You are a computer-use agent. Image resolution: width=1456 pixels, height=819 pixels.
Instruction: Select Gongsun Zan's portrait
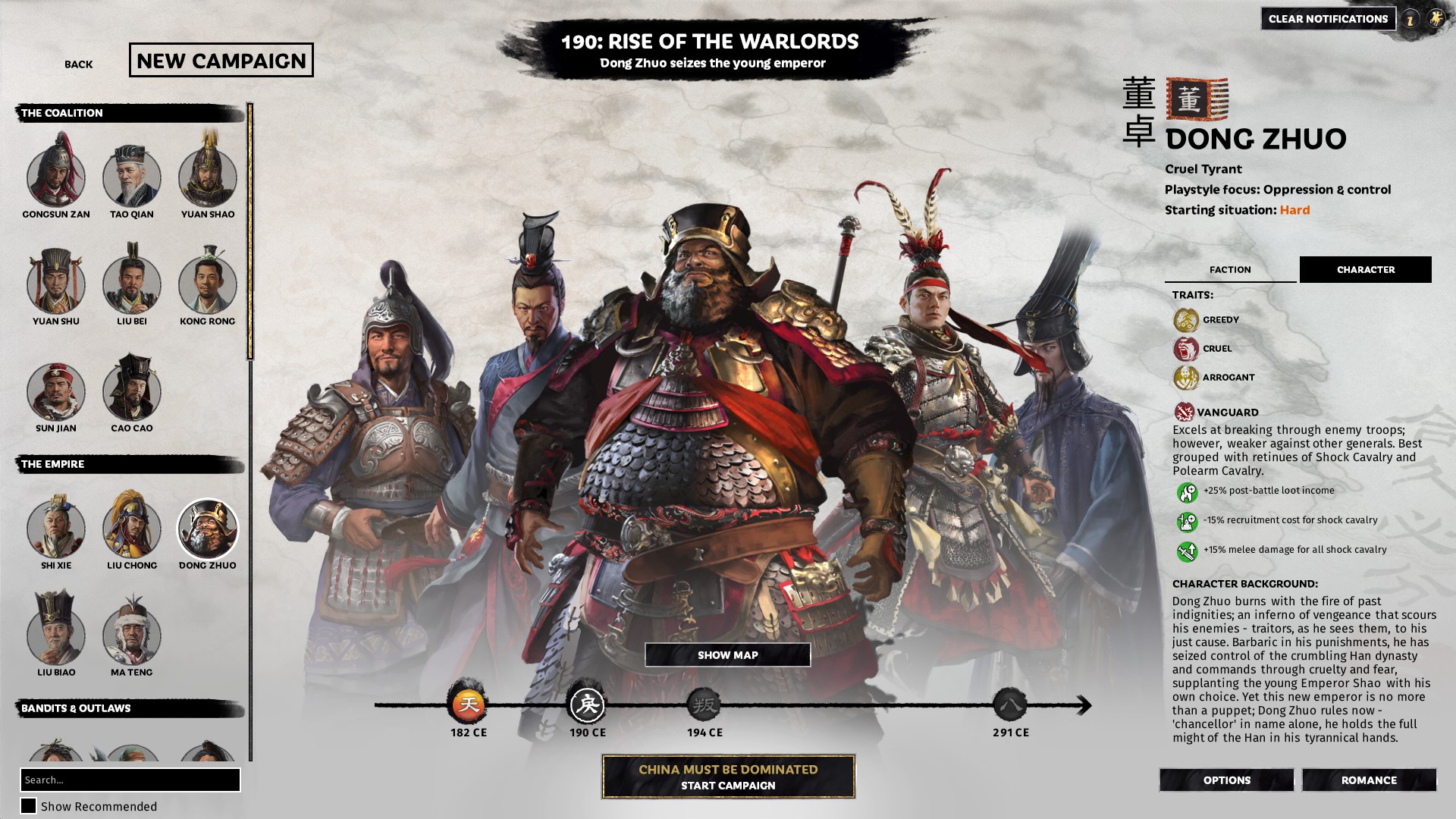click(56, 178)
